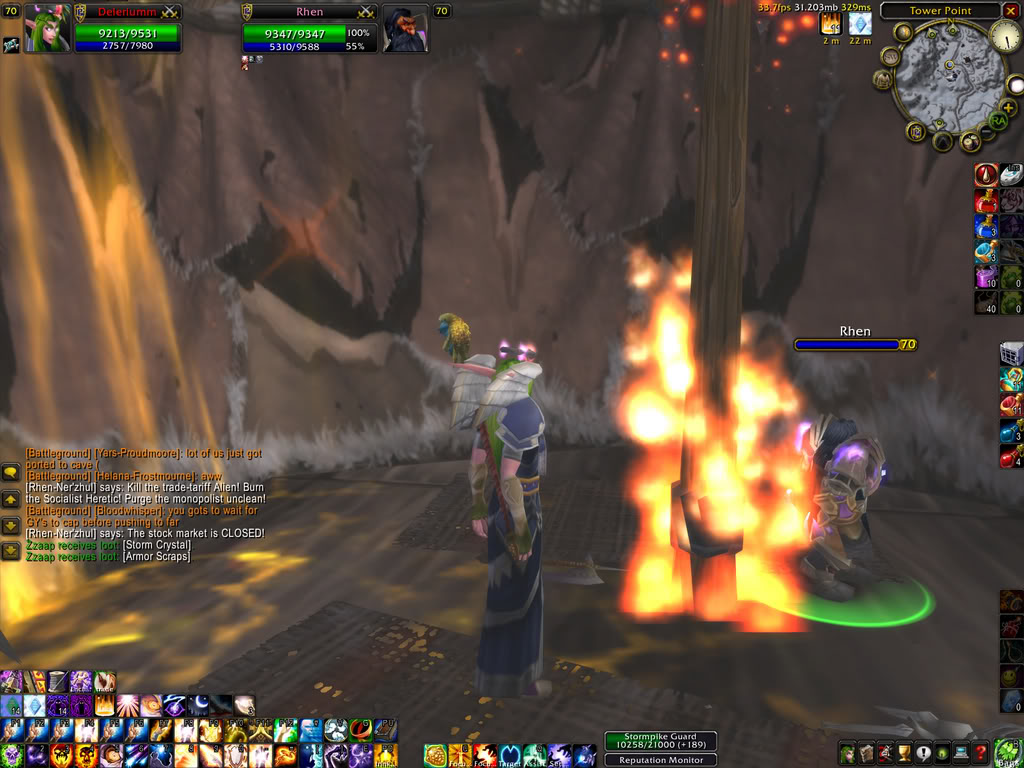The height and width of the screenshot is (768, 1024).
Task: Open the red question mark help menu
Action: [x=981, y=754]
